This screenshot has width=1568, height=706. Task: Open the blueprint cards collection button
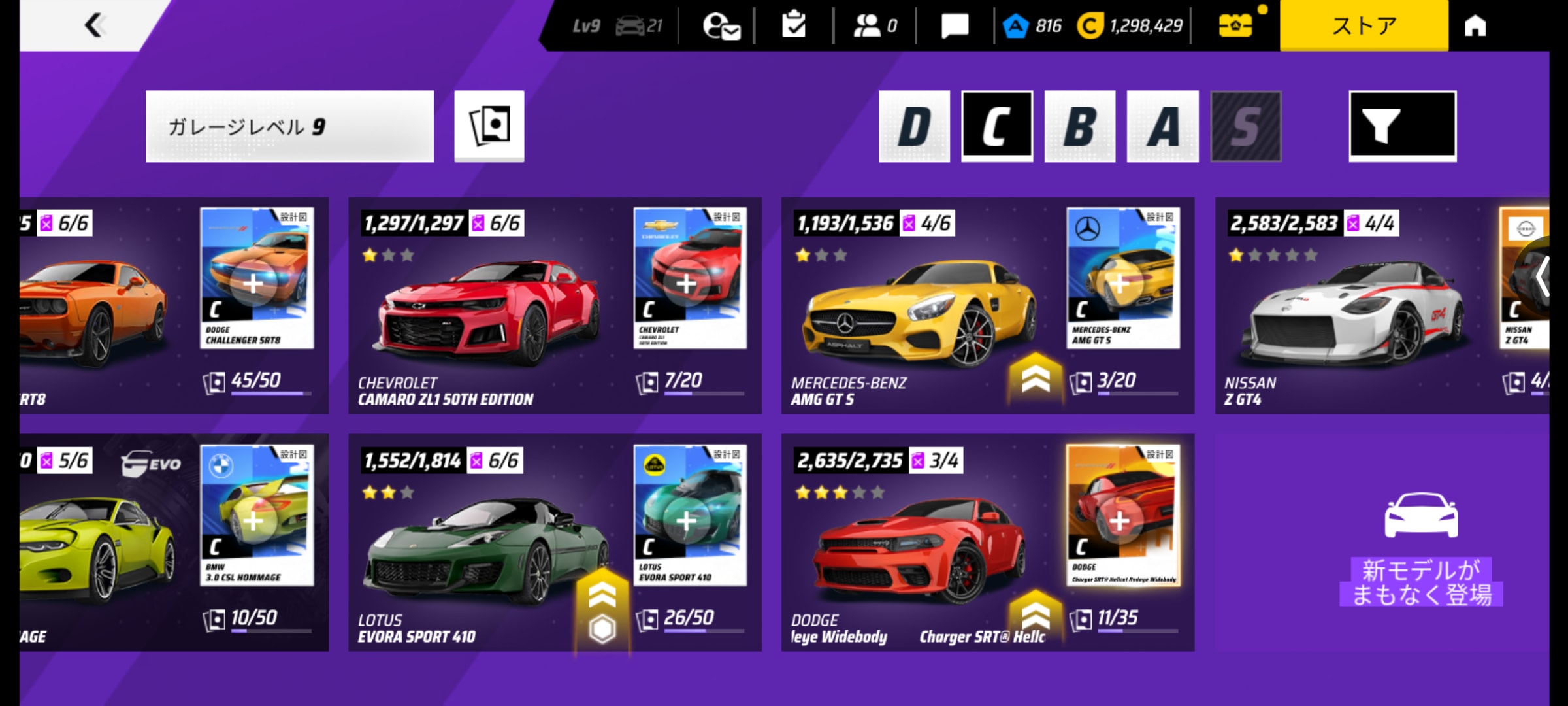489,126
